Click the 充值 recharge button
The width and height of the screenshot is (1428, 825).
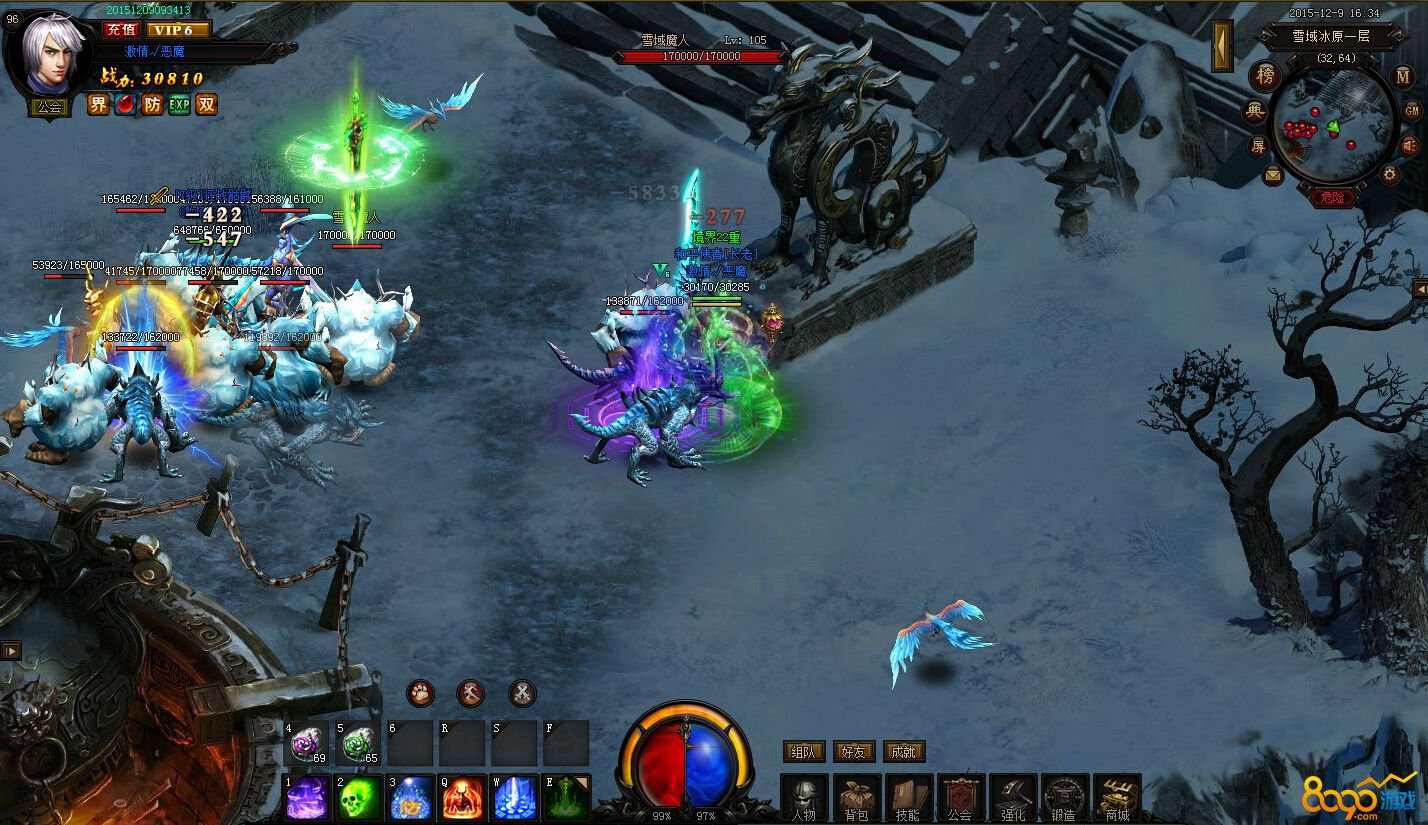coord(120,30)
